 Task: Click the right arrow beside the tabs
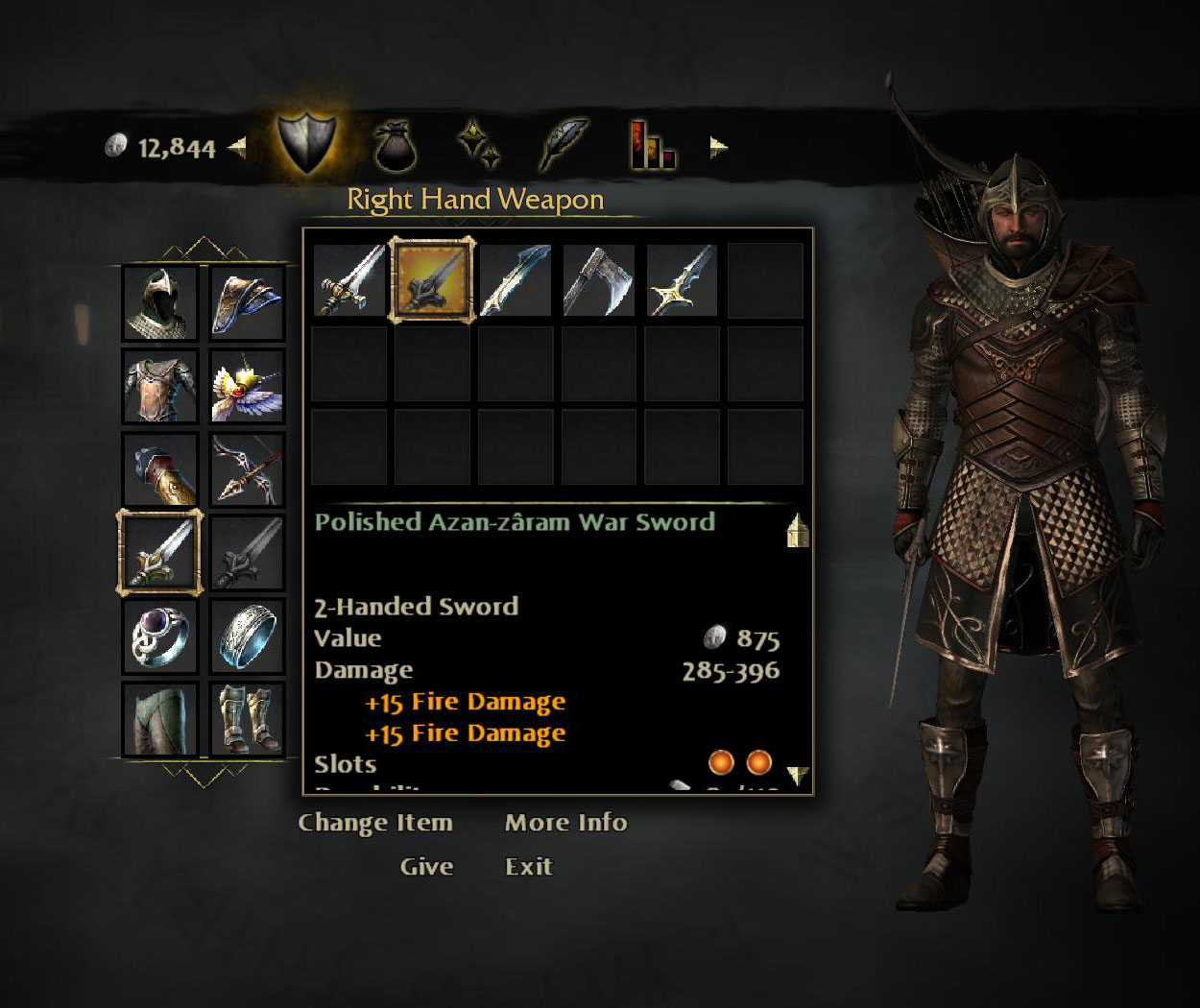718,148
